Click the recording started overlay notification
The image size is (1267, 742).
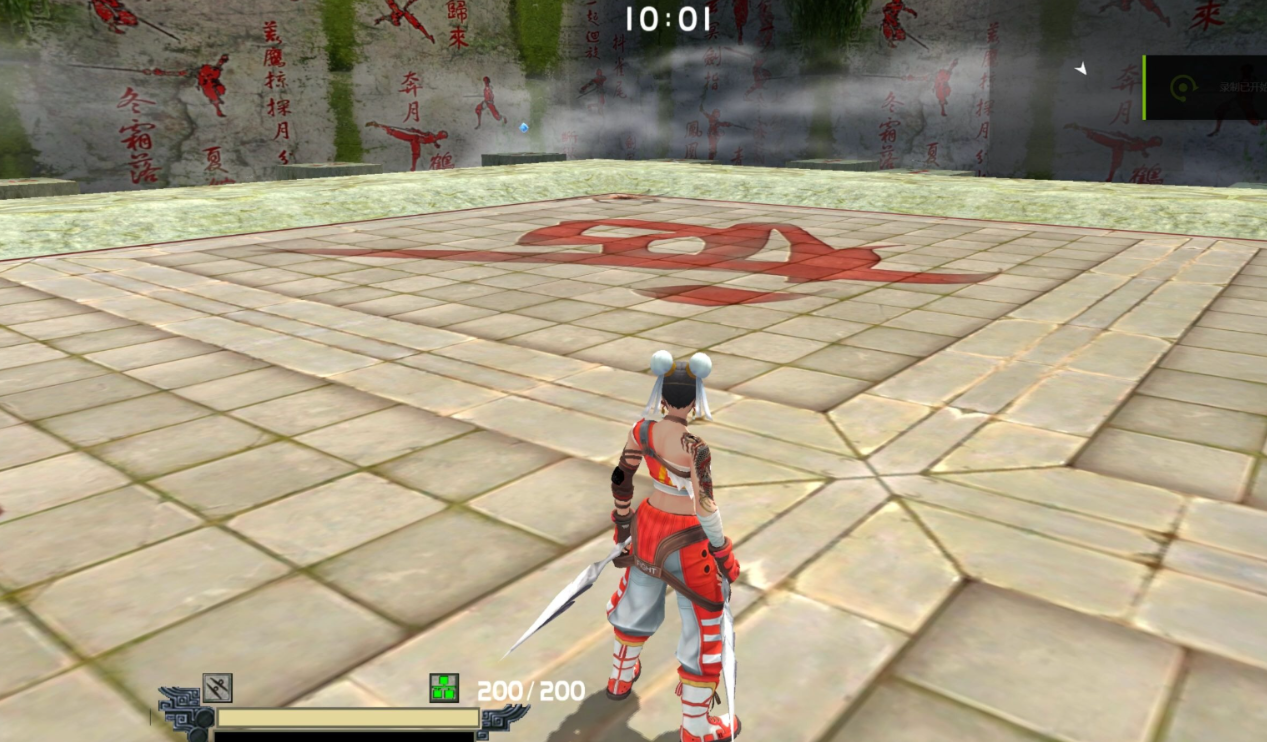(1205, 88)
